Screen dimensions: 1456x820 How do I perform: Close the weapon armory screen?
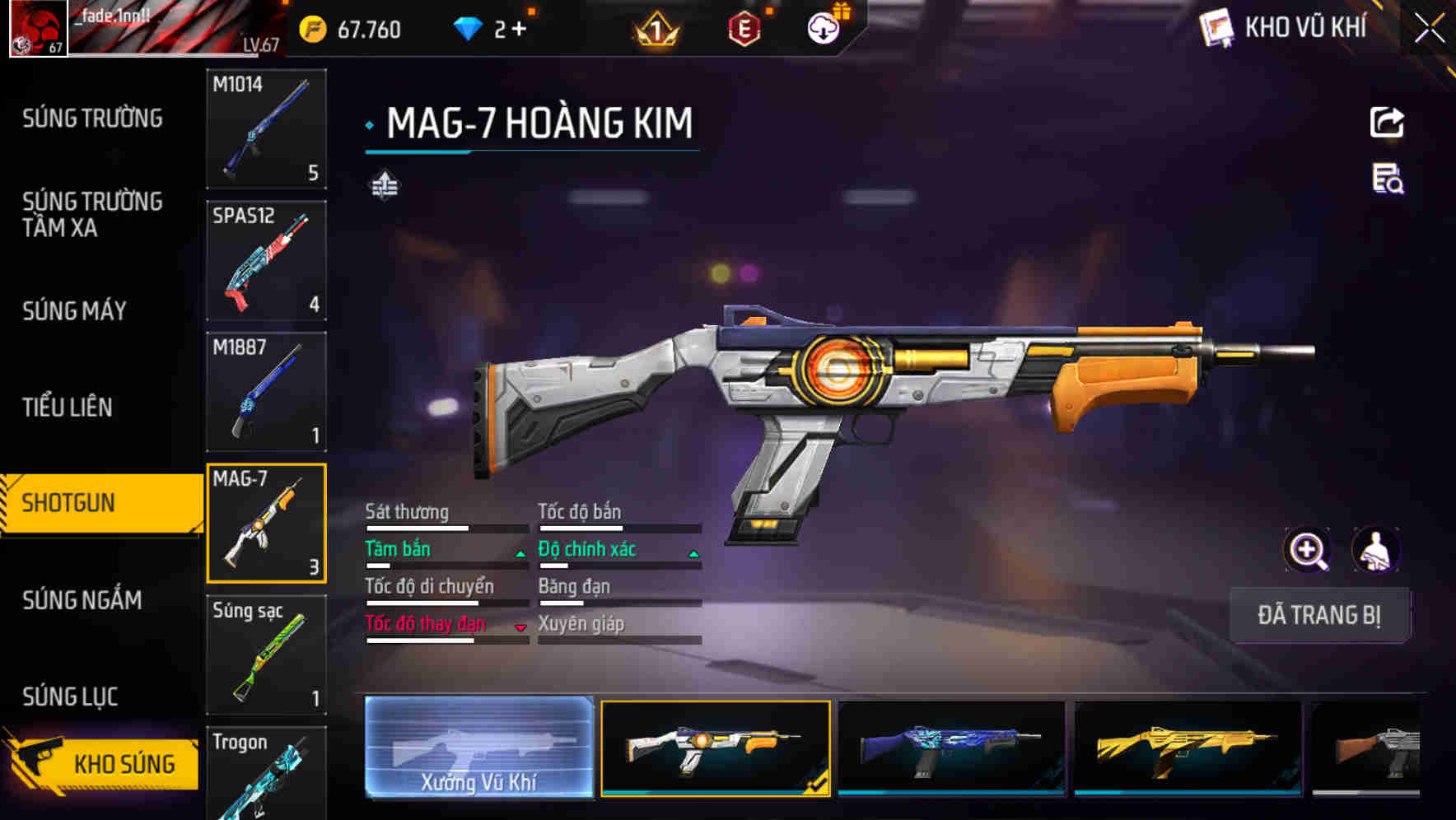click(1429, 29)
